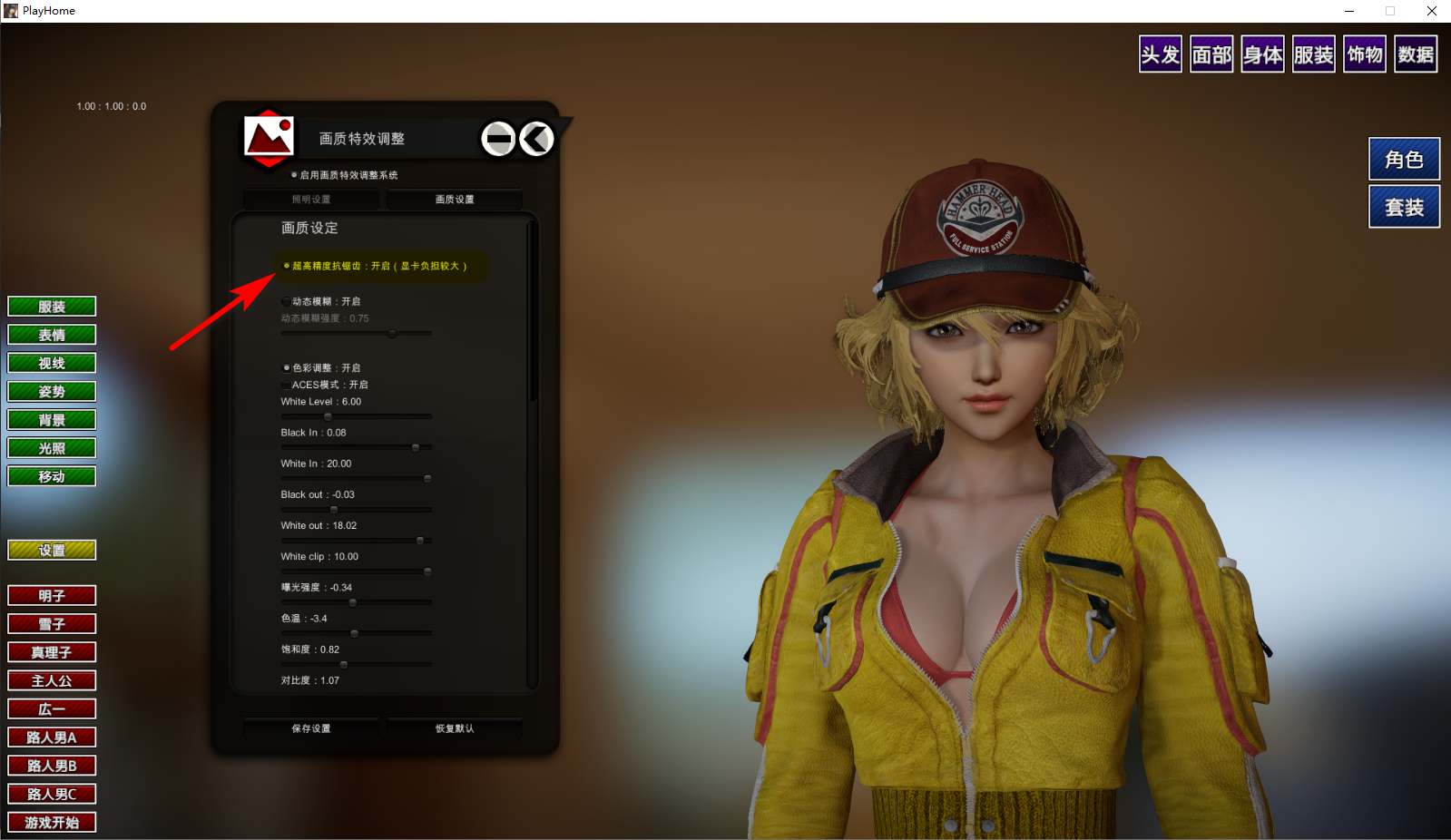Switch to the 照明设置 lighting tab
The image size is (1451, 840).
click(x=311, y=200)
